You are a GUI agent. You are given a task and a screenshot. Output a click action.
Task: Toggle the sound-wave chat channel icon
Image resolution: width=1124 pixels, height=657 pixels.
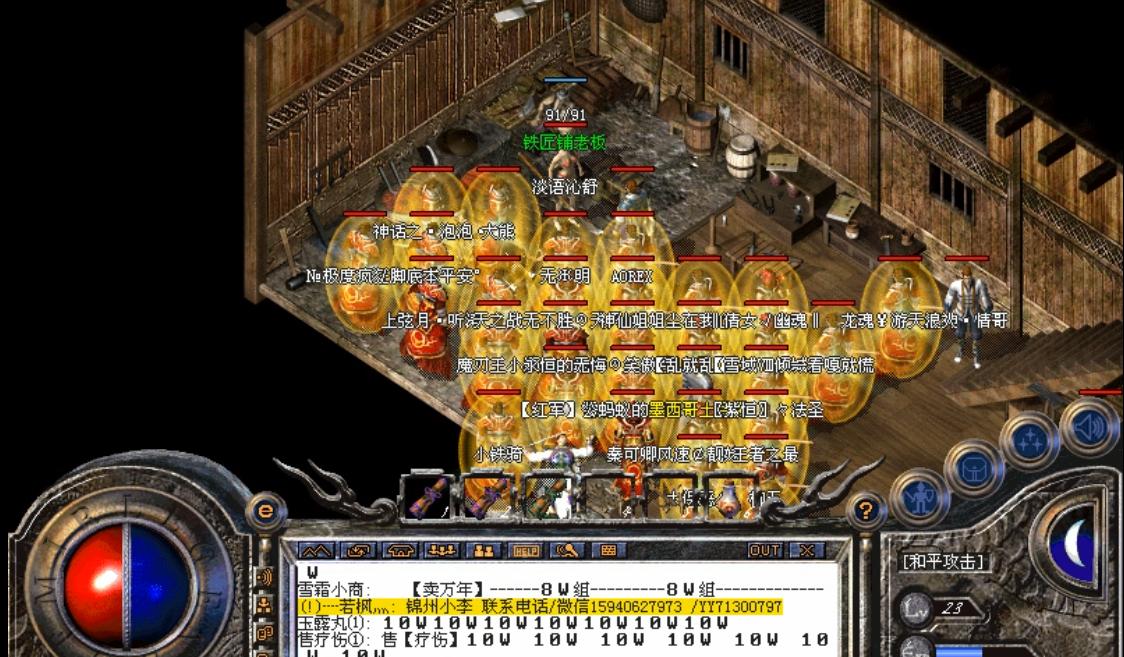tap(265, 578)
